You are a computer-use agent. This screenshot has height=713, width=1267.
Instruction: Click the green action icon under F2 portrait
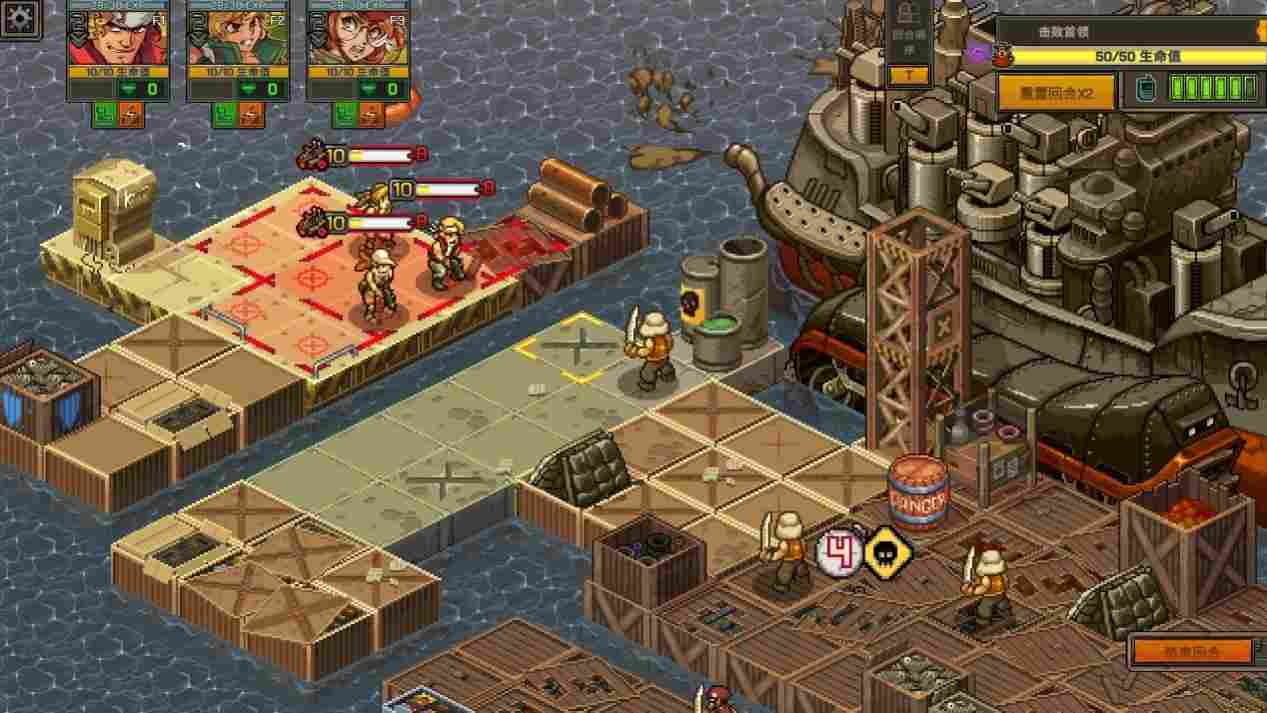tap(224, 115)
